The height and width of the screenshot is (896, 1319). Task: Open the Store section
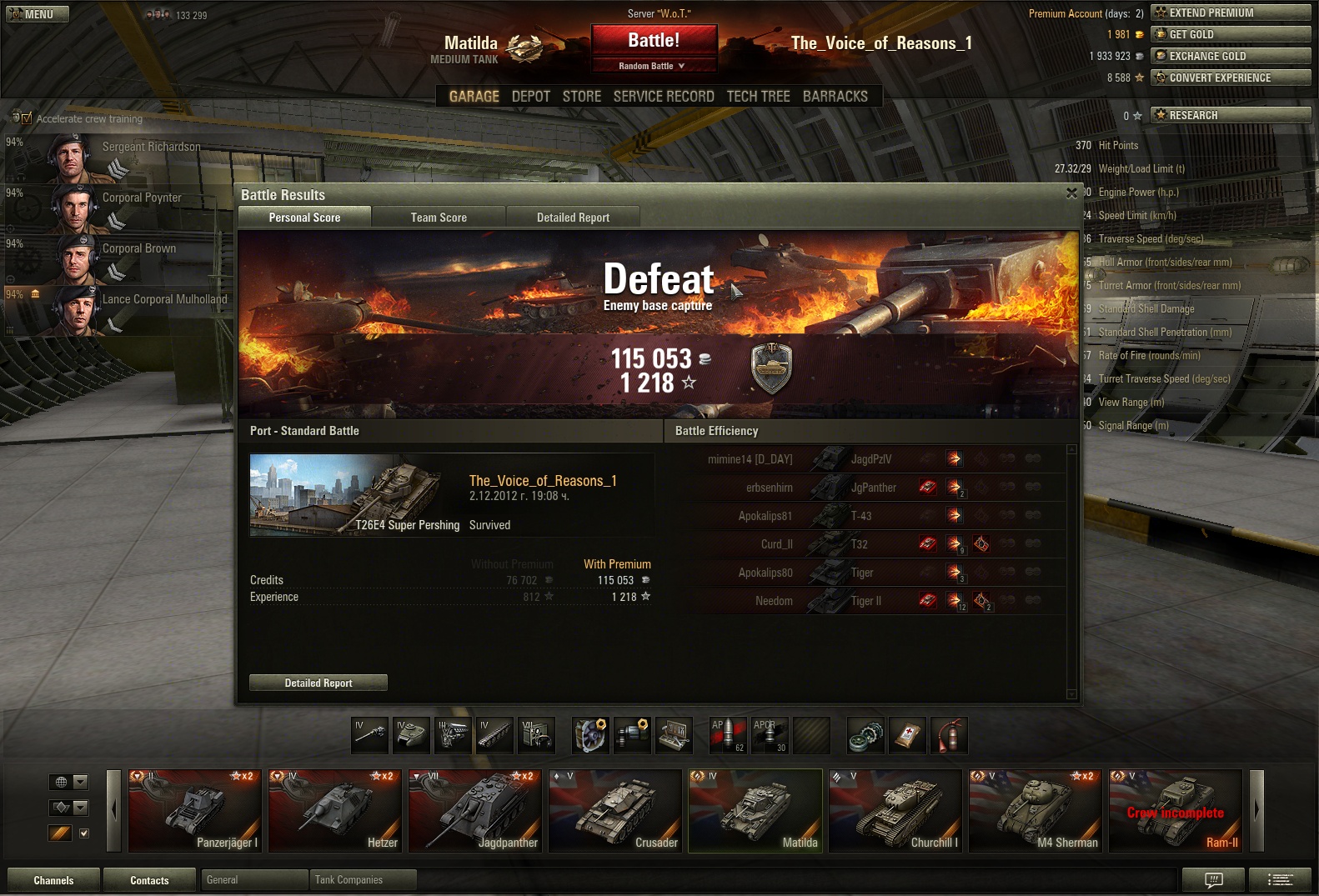(581, 97)
